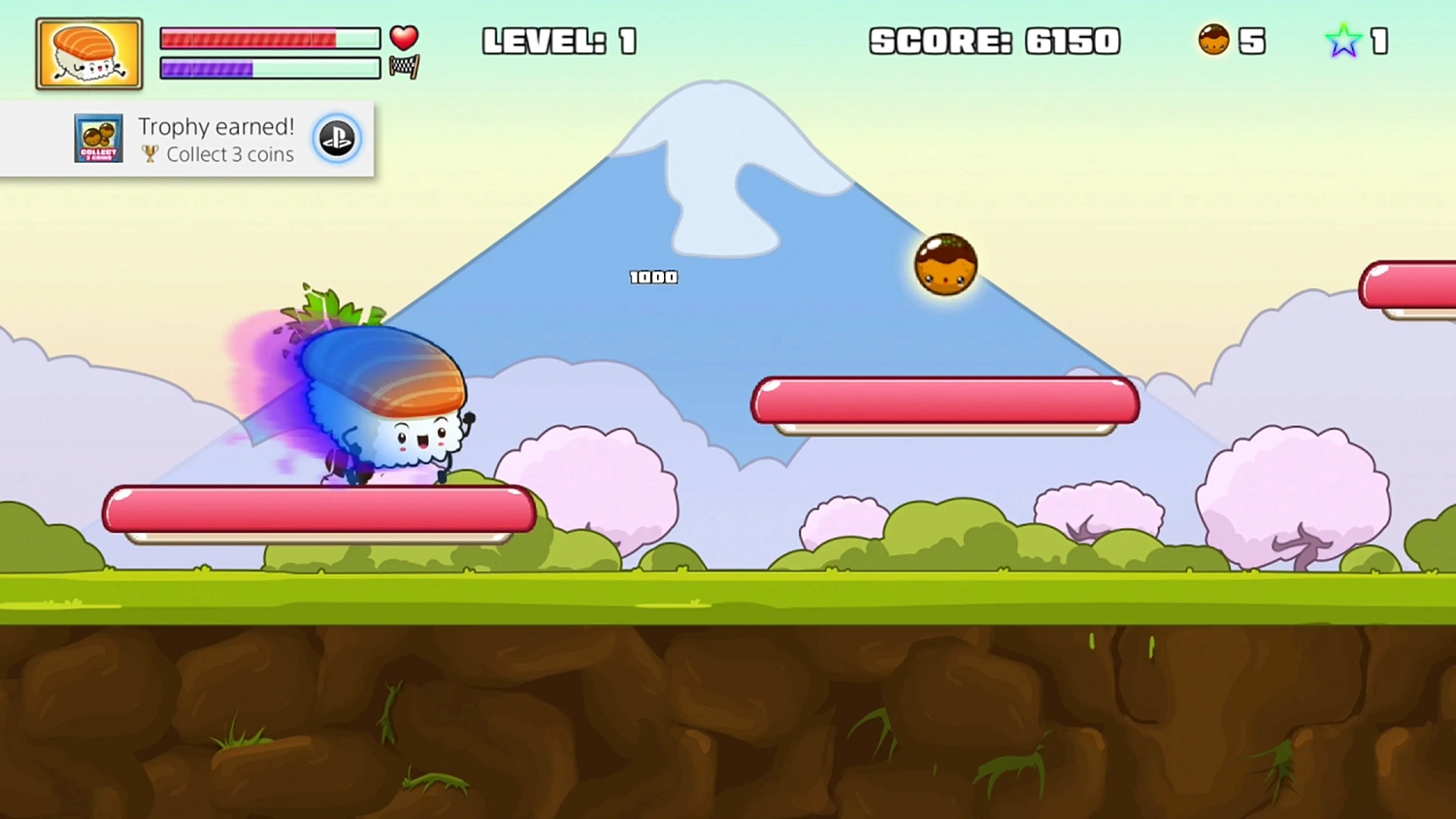Click the takoyaki coin counter icon
Viewport: 1456px width, 819px height.
coord(1213,40)
